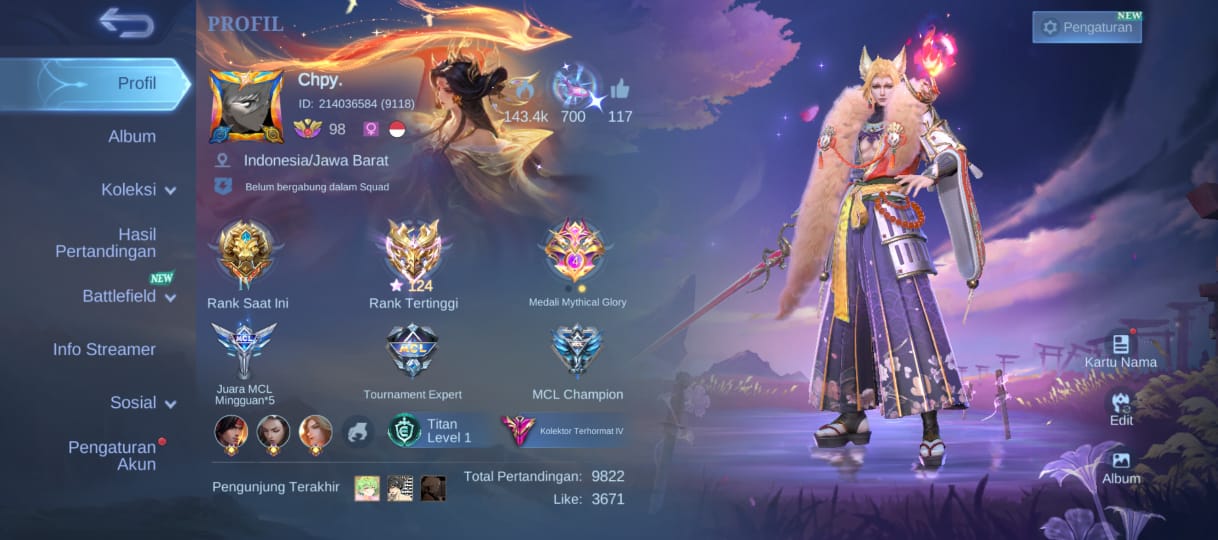Expand the Koleksi menu
Screen dimensions: 1218x540
tap(138, 189)
